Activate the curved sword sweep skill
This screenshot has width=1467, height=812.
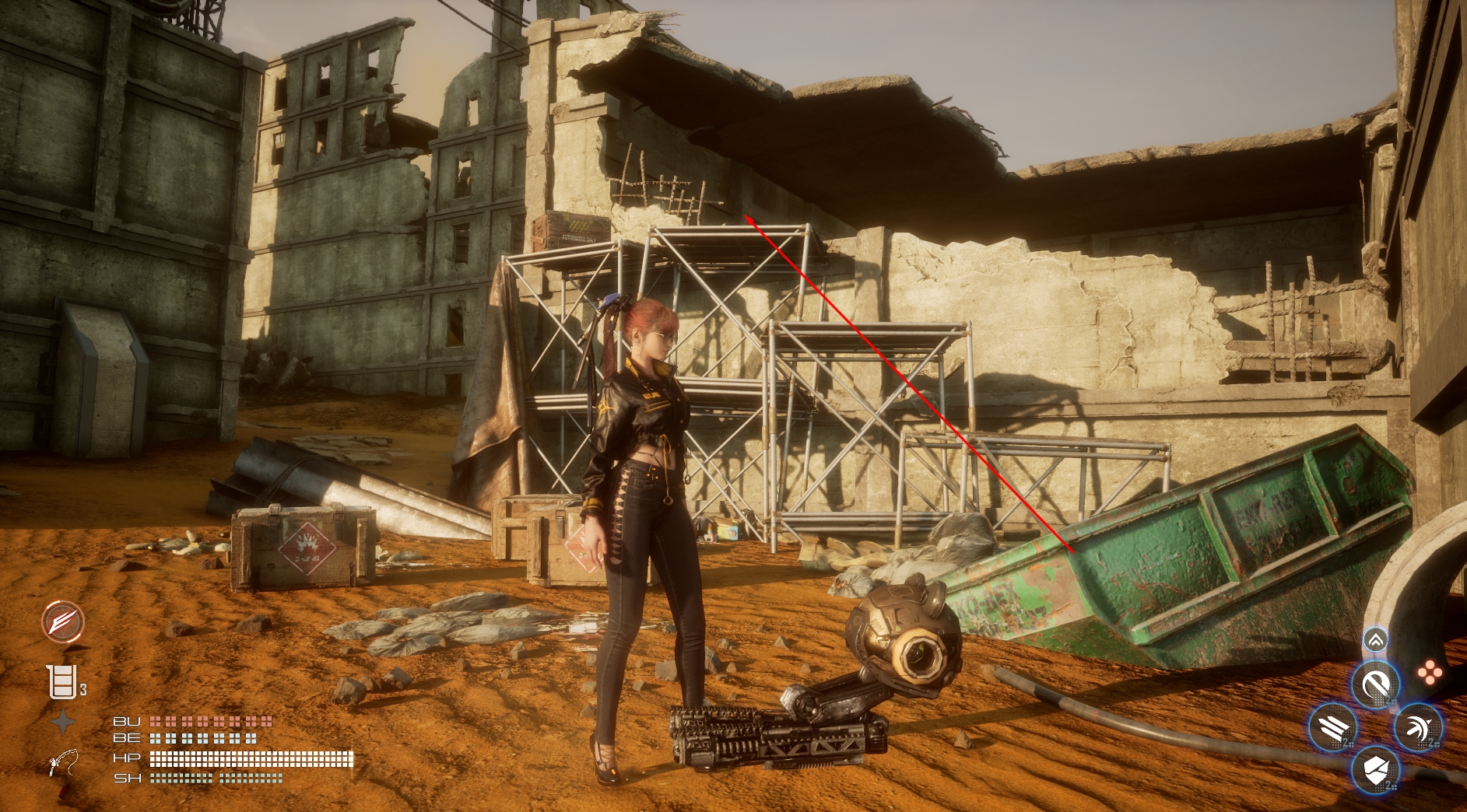click(x=1418, y=729)
